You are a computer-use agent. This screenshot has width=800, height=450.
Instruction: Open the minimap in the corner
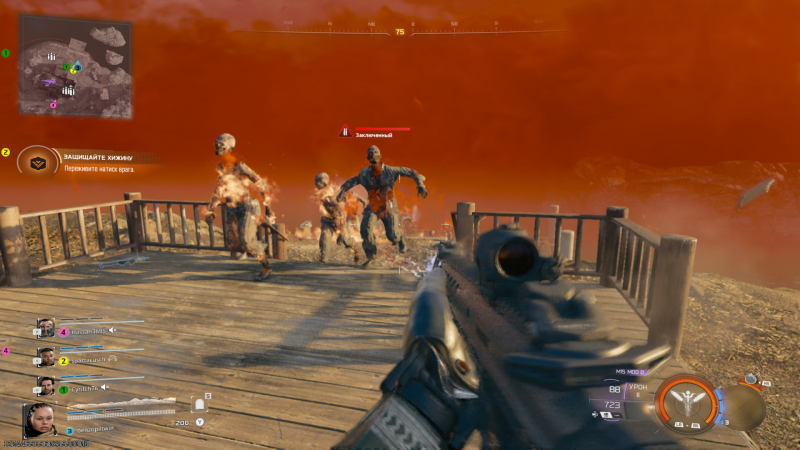tap(75, 66)
